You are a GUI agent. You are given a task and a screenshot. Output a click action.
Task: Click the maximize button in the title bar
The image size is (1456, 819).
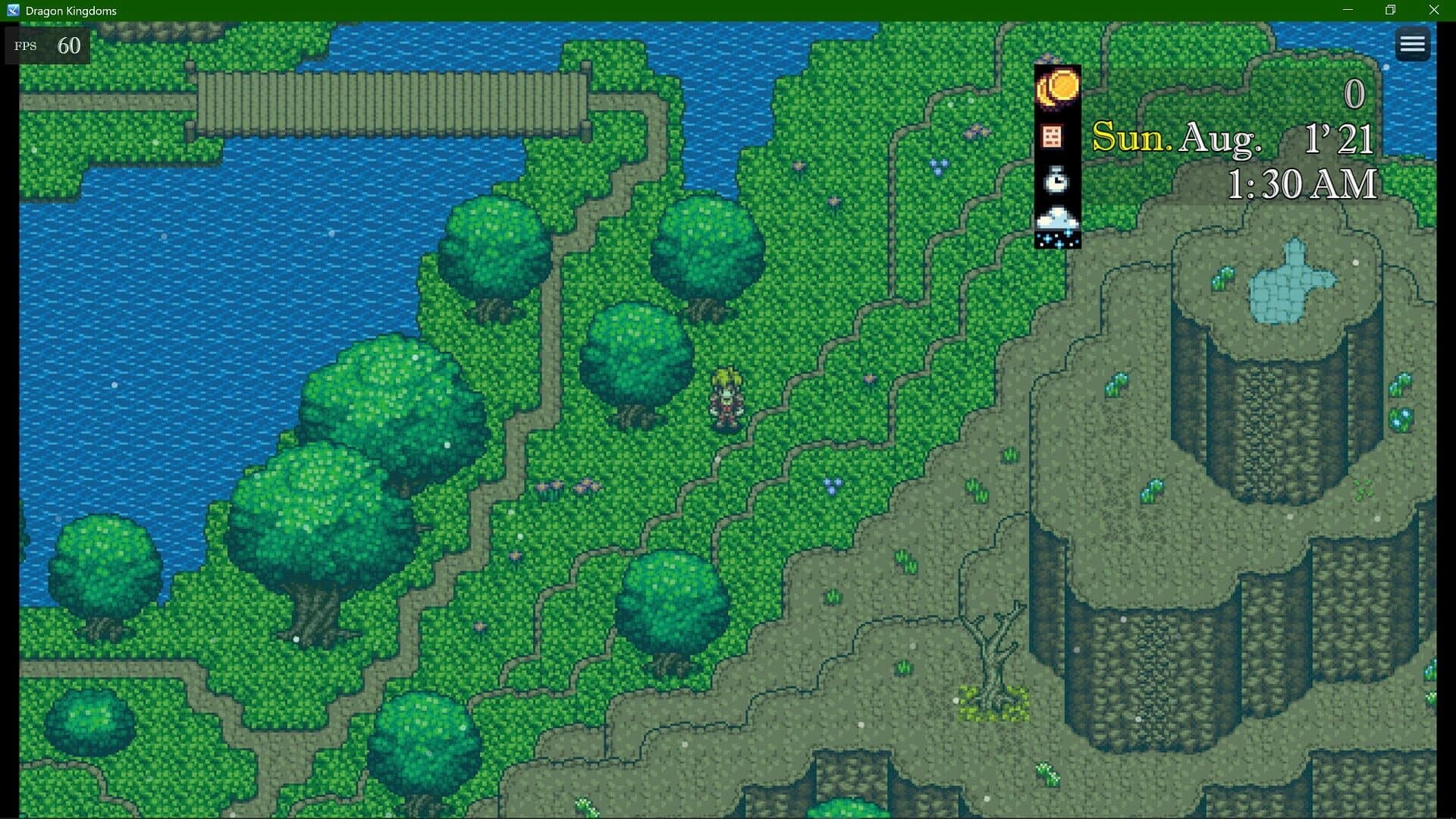[1390, 10]
